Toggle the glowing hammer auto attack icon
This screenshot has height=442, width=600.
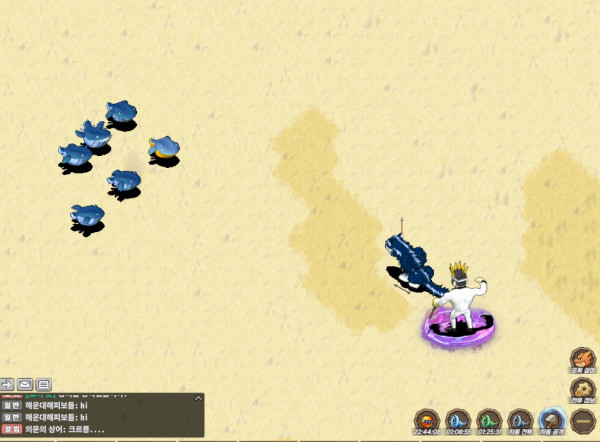552,421
